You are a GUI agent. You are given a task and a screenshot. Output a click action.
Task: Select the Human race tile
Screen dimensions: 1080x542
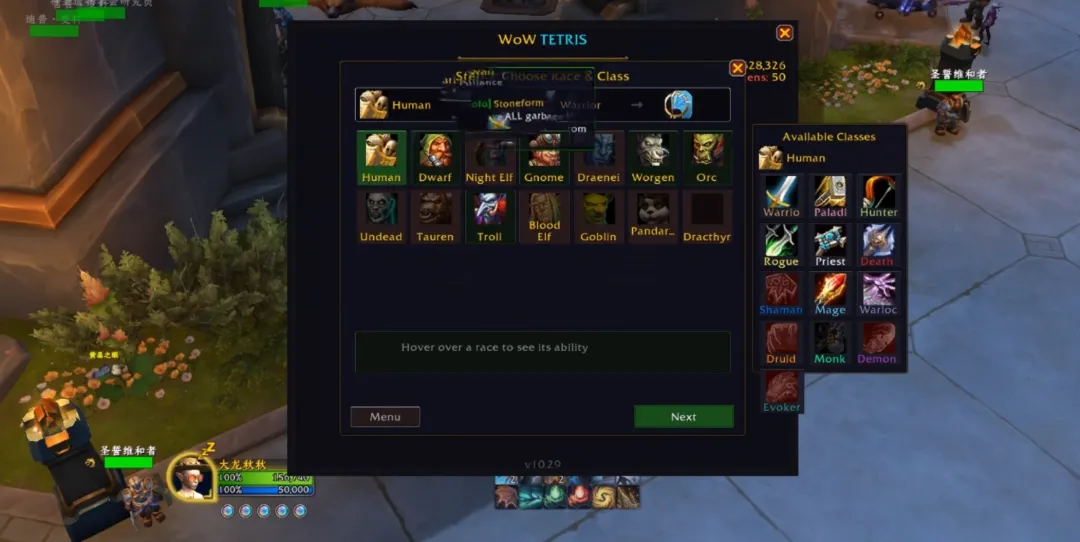click(381, 157)
